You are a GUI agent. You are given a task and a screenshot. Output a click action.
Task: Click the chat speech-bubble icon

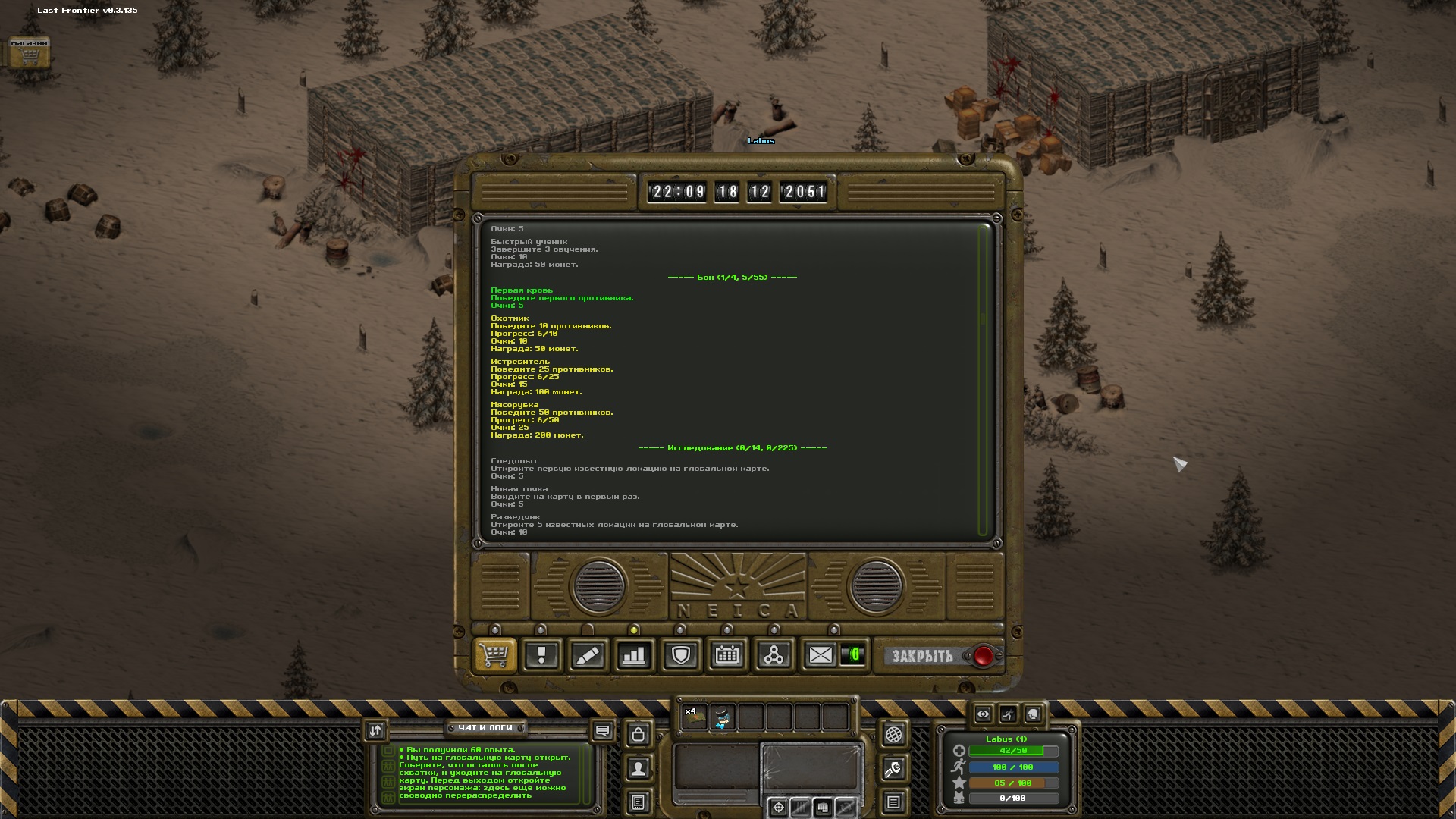coord(603,731)
